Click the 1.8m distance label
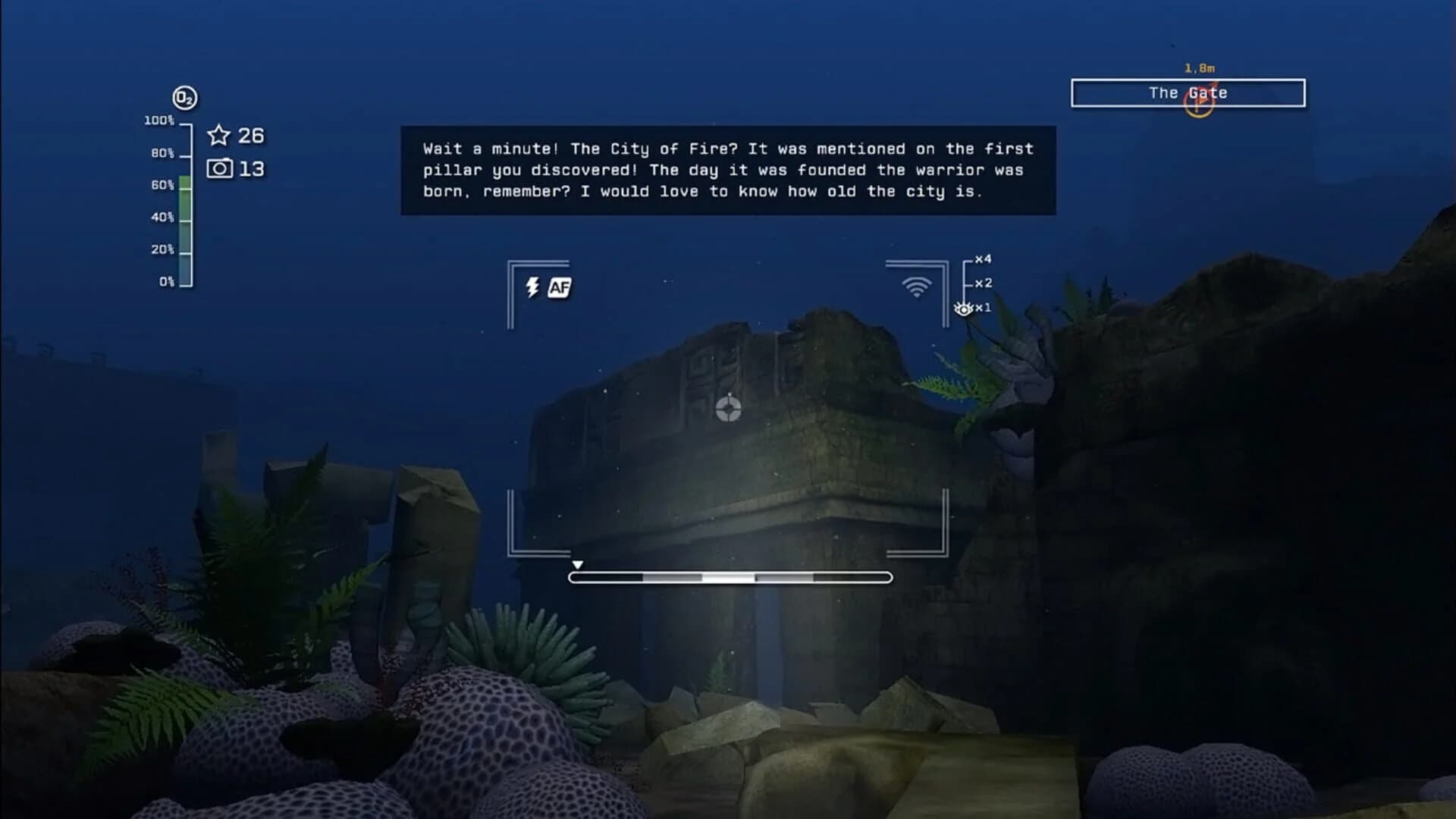 tap(1200, 67)
